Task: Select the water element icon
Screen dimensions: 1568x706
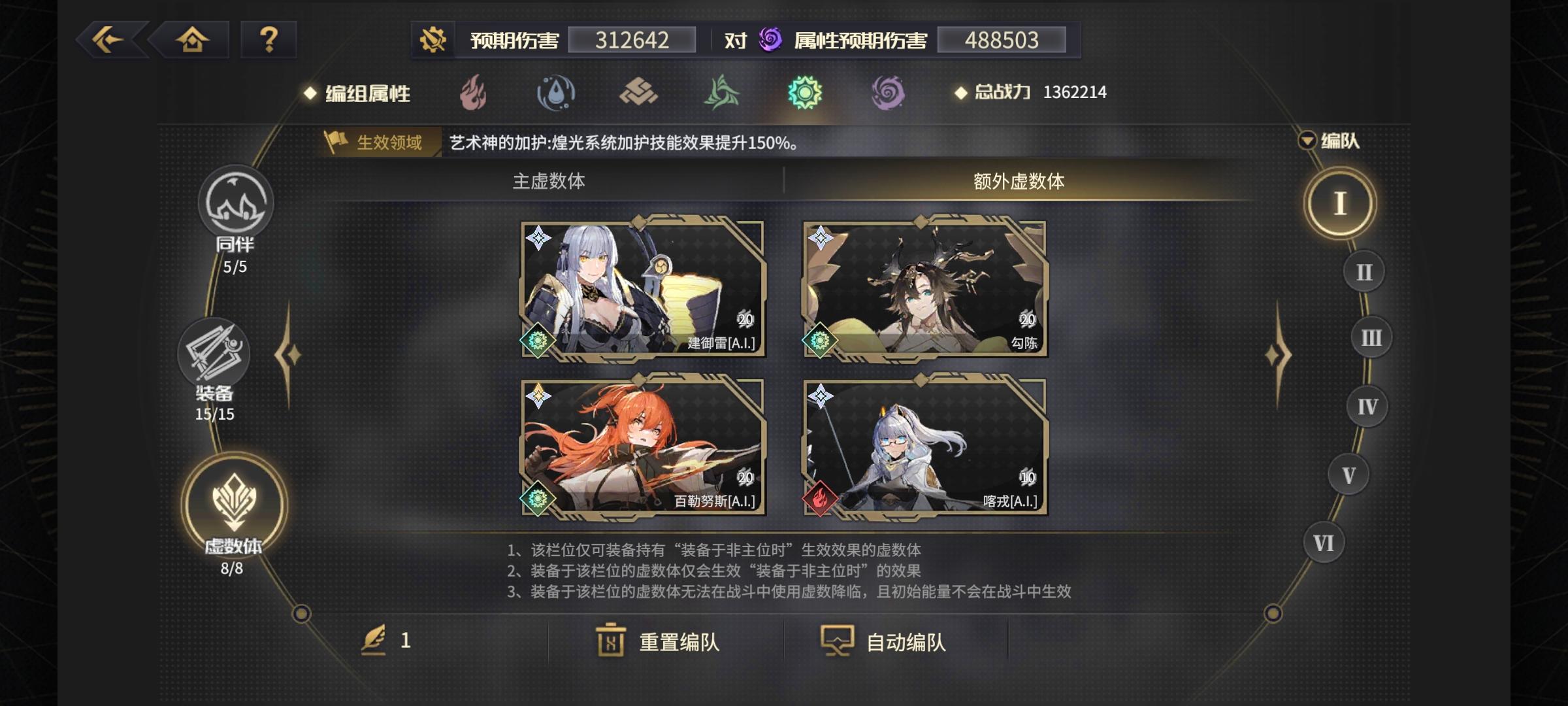Action: [556, 93]
